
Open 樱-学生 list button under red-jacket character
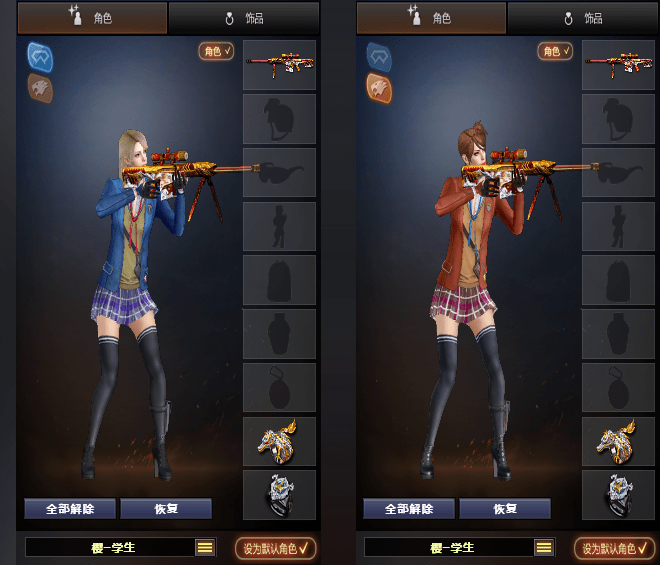coord(544,547)
